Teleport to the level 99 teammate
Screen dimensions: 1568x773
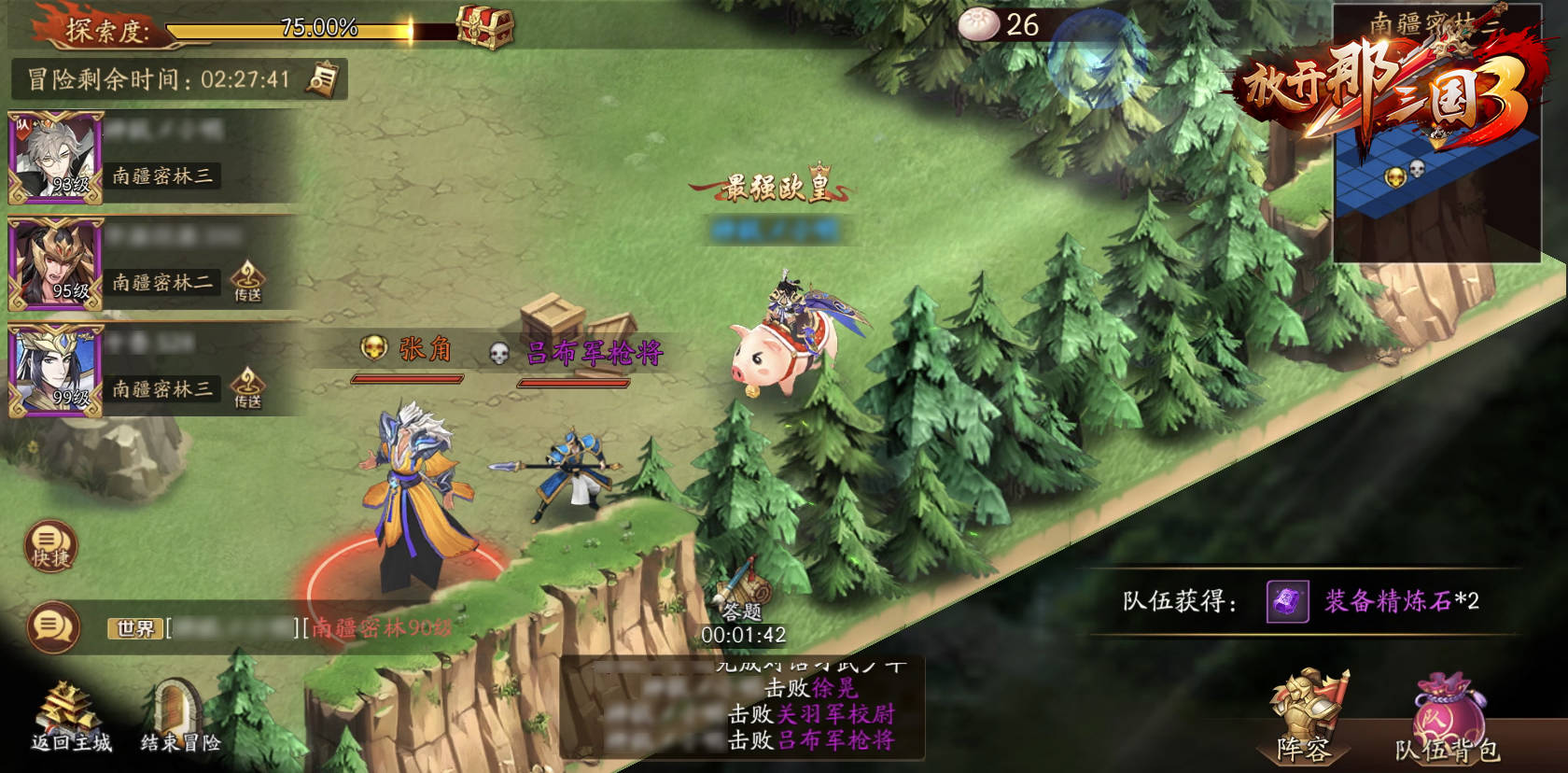(x=247, y=387)
